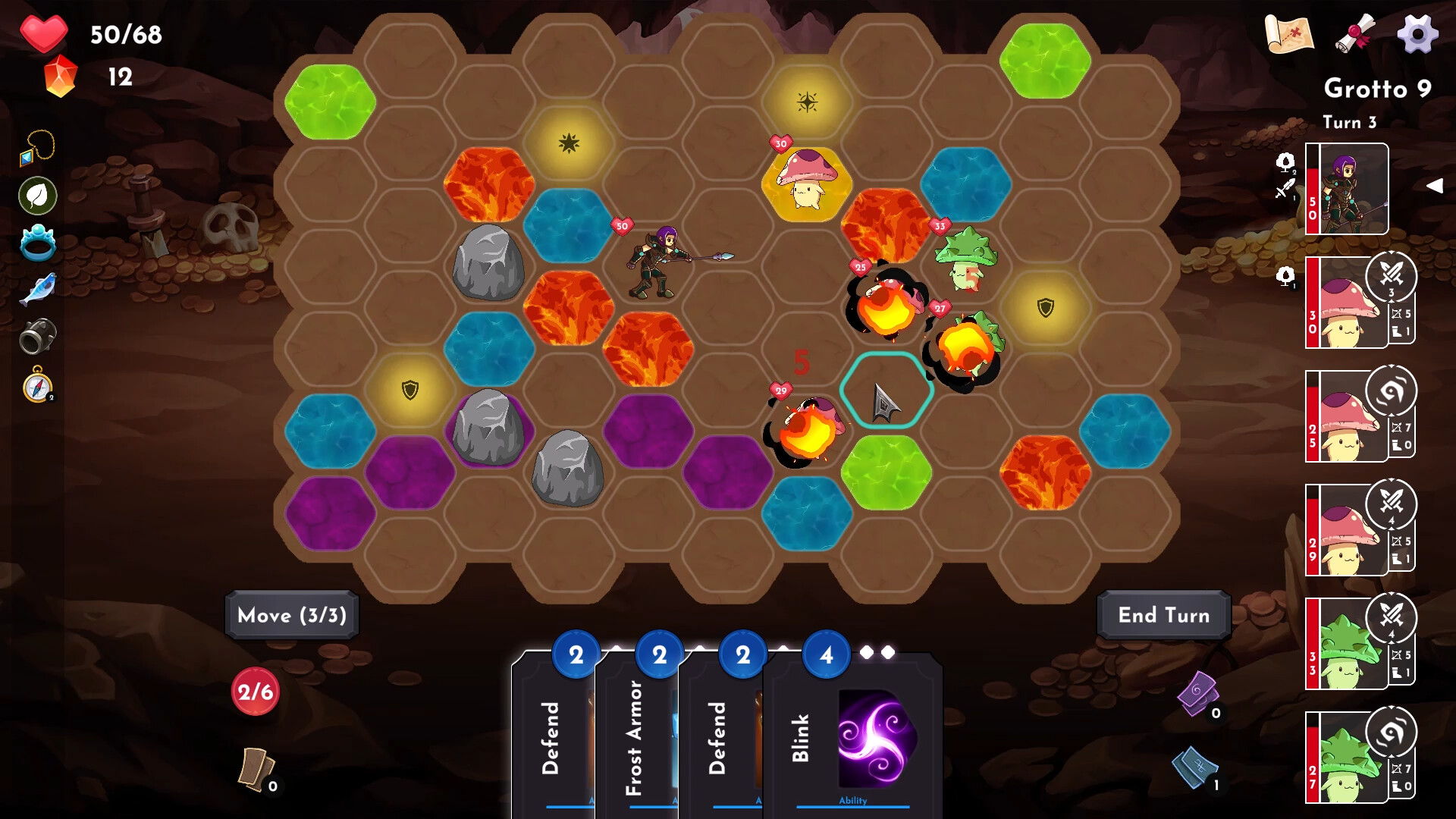Image resolution: width=1456 pixels, height=819 pixels.
Task: Click the leaf emblem icon
Action: coord(36,195)
